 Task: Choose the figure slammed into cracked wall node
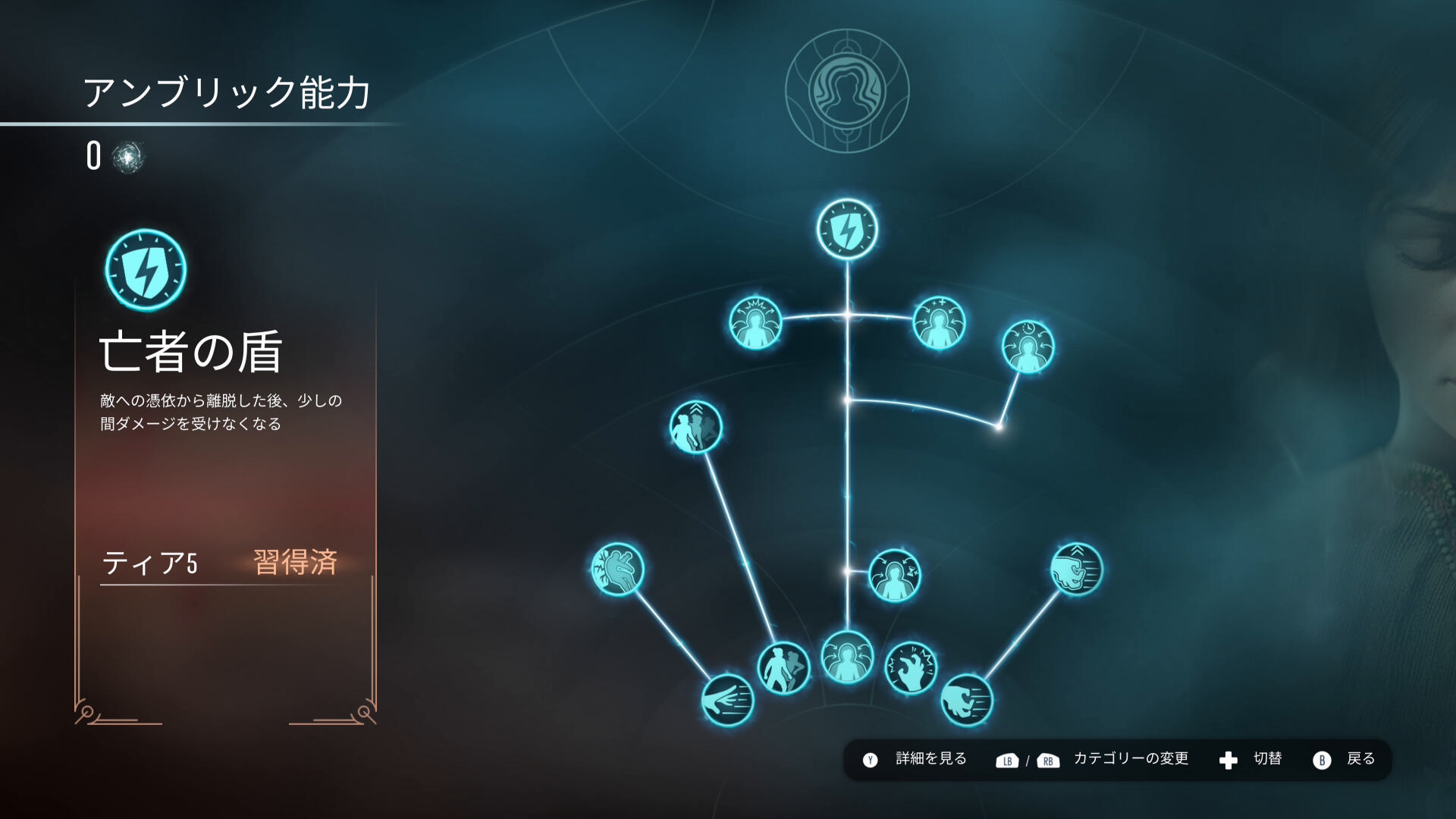click(618, 570)
